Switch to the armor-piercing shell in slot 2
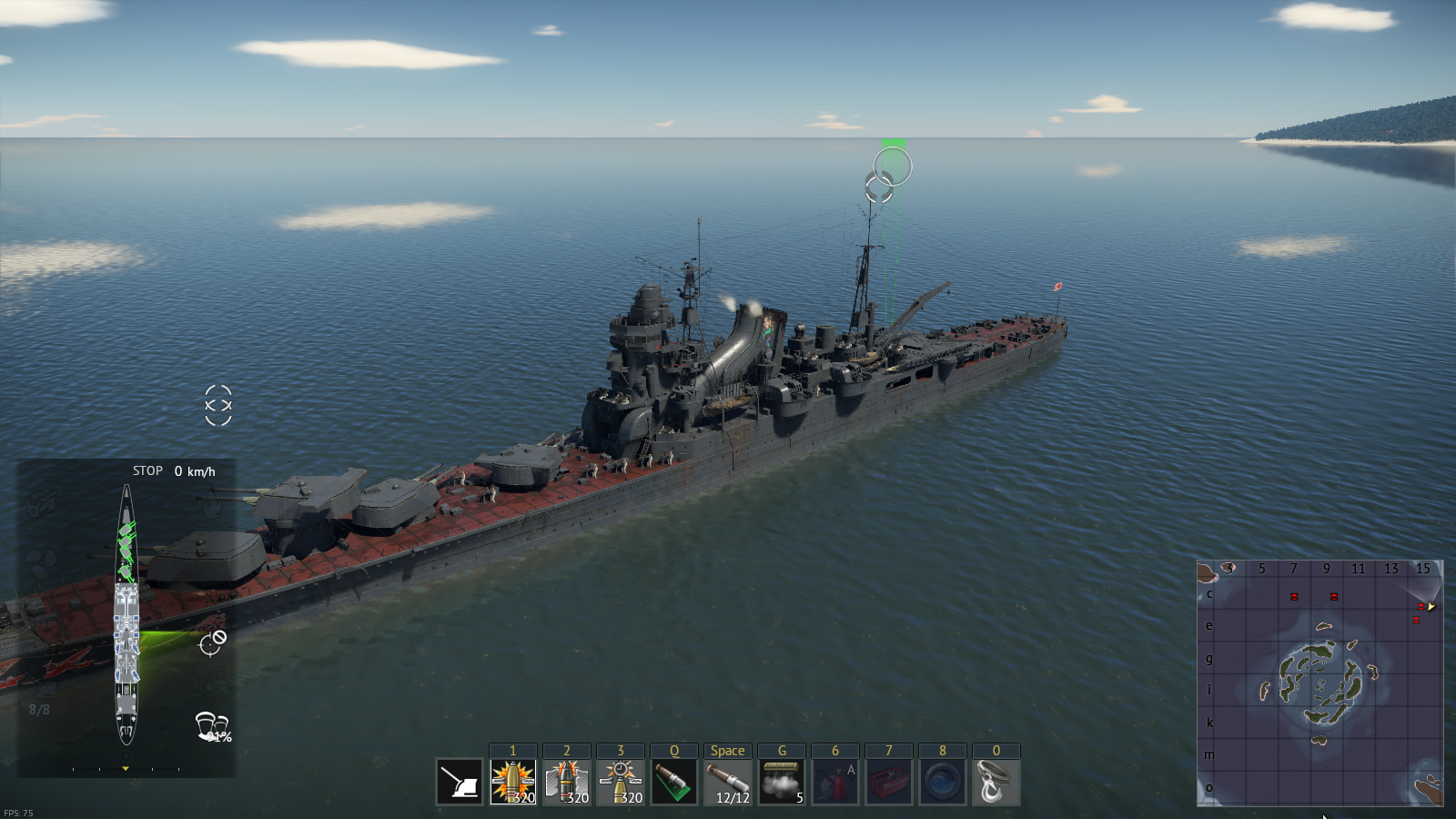The image size is (1456, 819). (567, 782)
